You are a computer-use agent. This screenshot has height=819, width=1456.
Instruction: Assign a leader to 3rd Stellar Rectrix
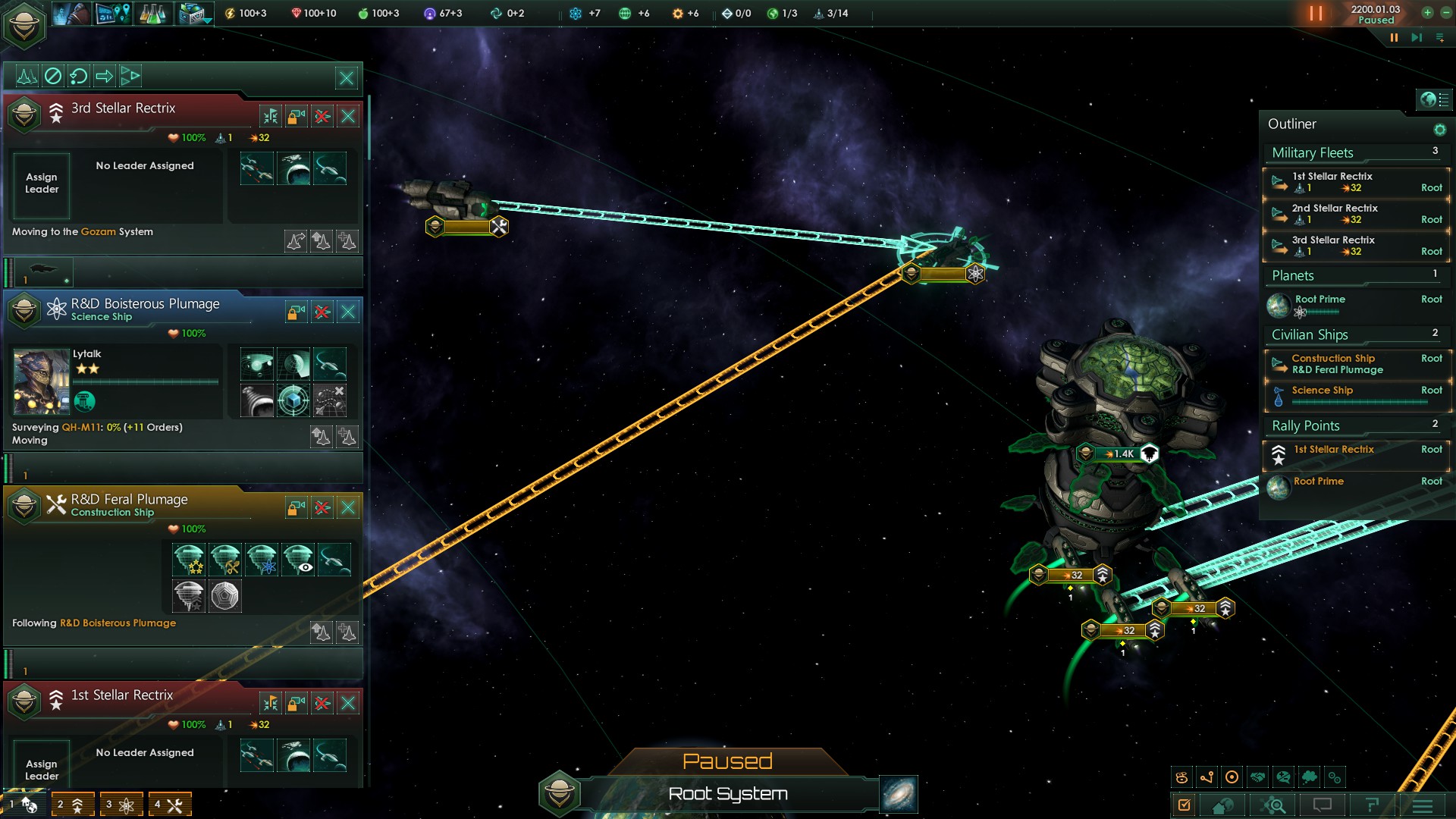point(42,184)
